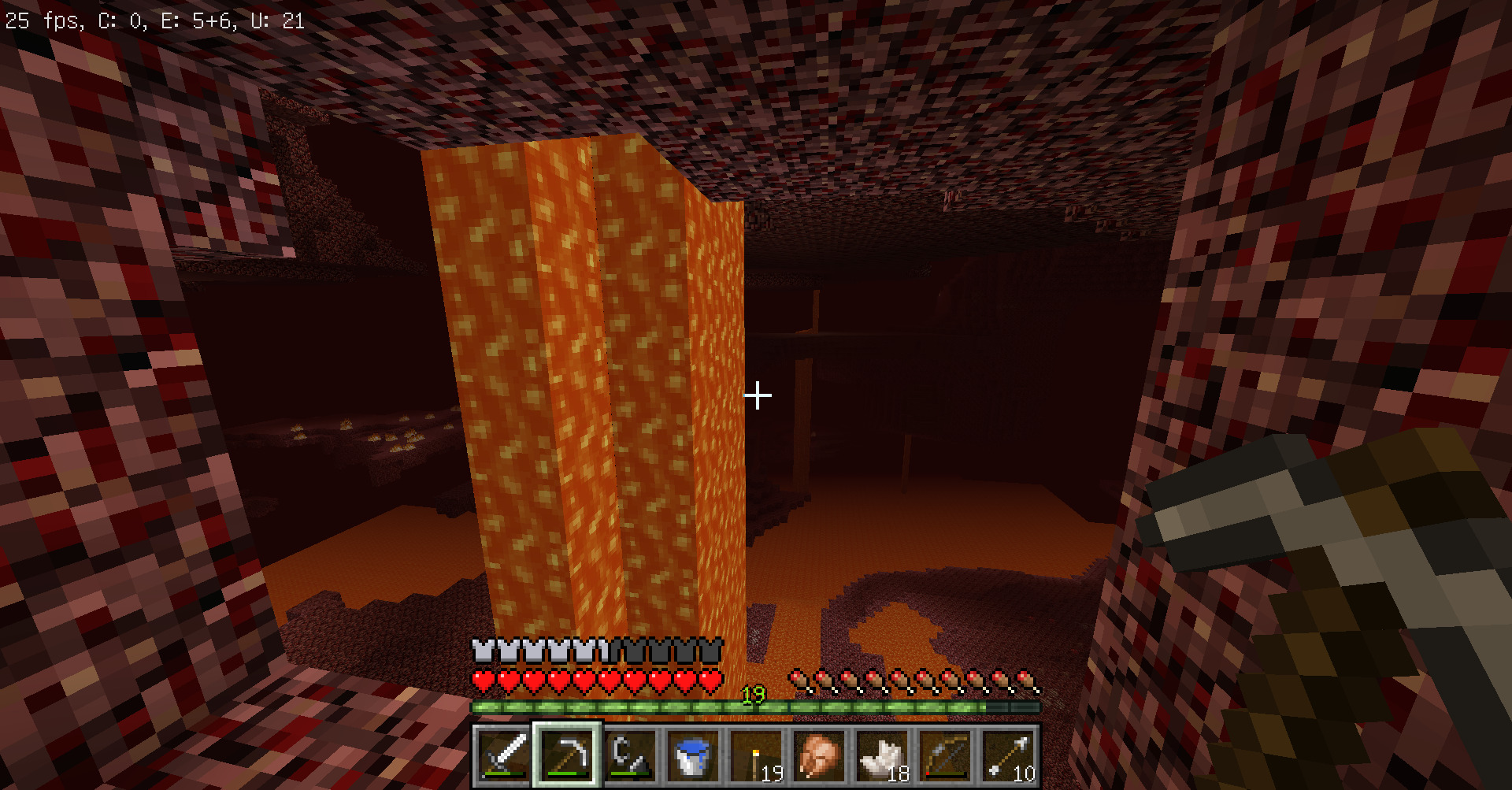Switch to the stack of torches
This screenshot has width=1512, height=790.
(x=756, y=755)
